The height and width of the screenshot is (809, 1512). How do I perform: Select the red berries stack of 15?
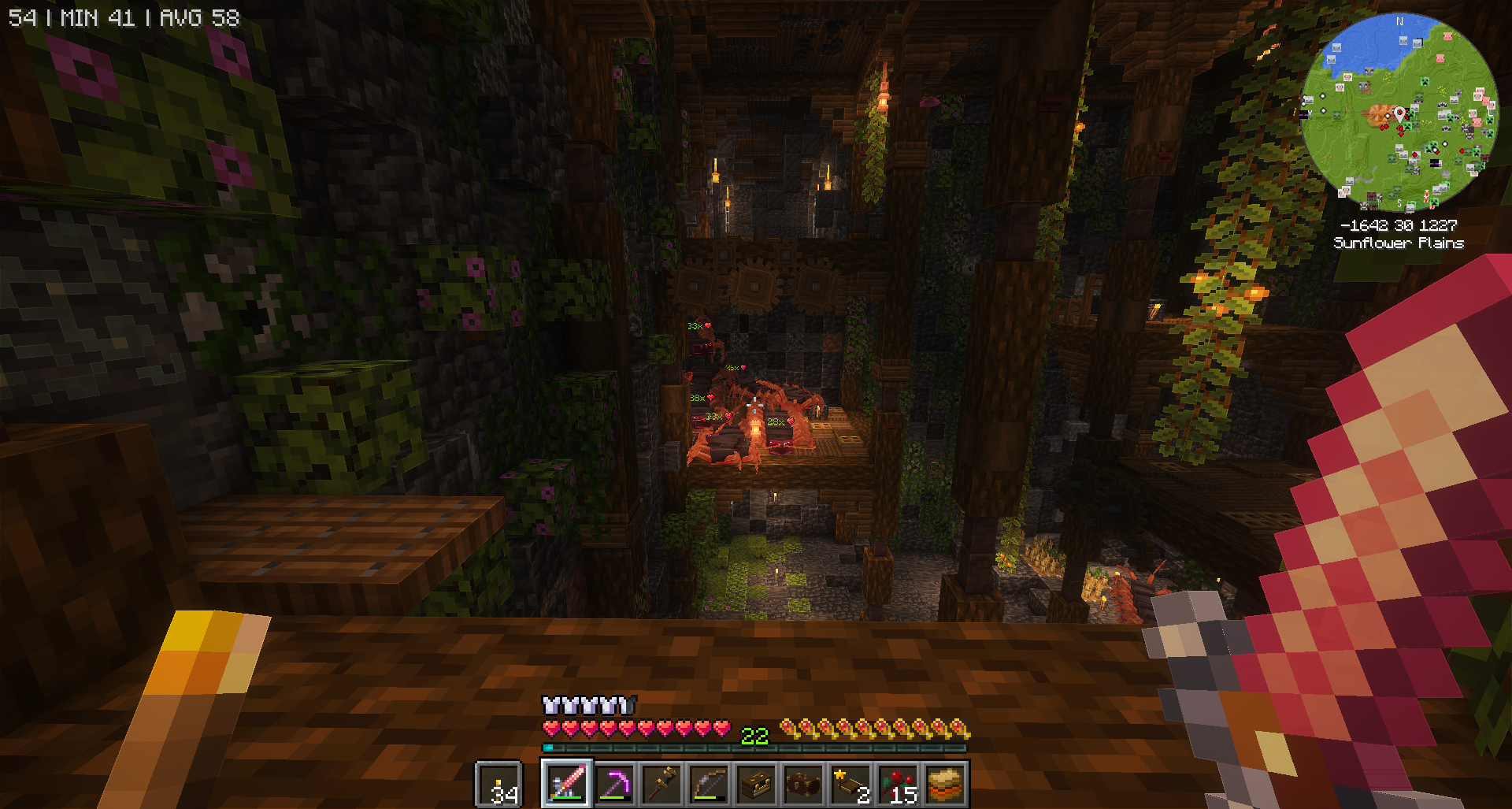pos(898,784)
